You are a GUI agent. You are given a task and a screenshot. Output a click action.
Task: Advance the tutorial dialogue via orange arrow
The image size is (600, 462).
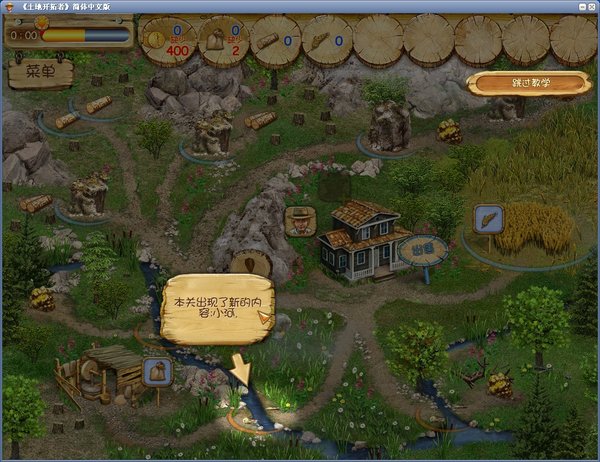(x=264, y=318)
